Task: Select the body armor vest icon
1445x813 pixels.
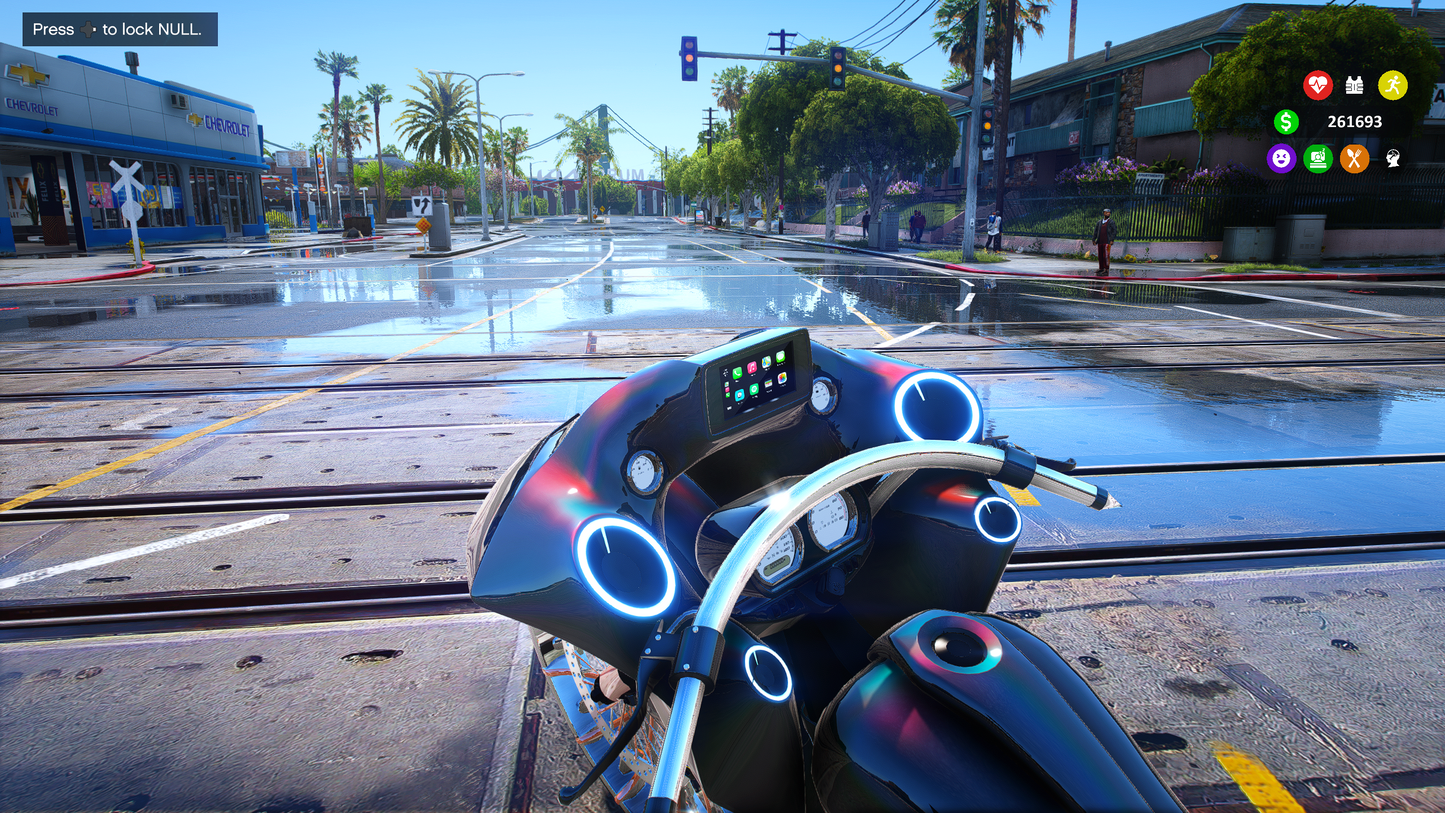Action: 1355,86
